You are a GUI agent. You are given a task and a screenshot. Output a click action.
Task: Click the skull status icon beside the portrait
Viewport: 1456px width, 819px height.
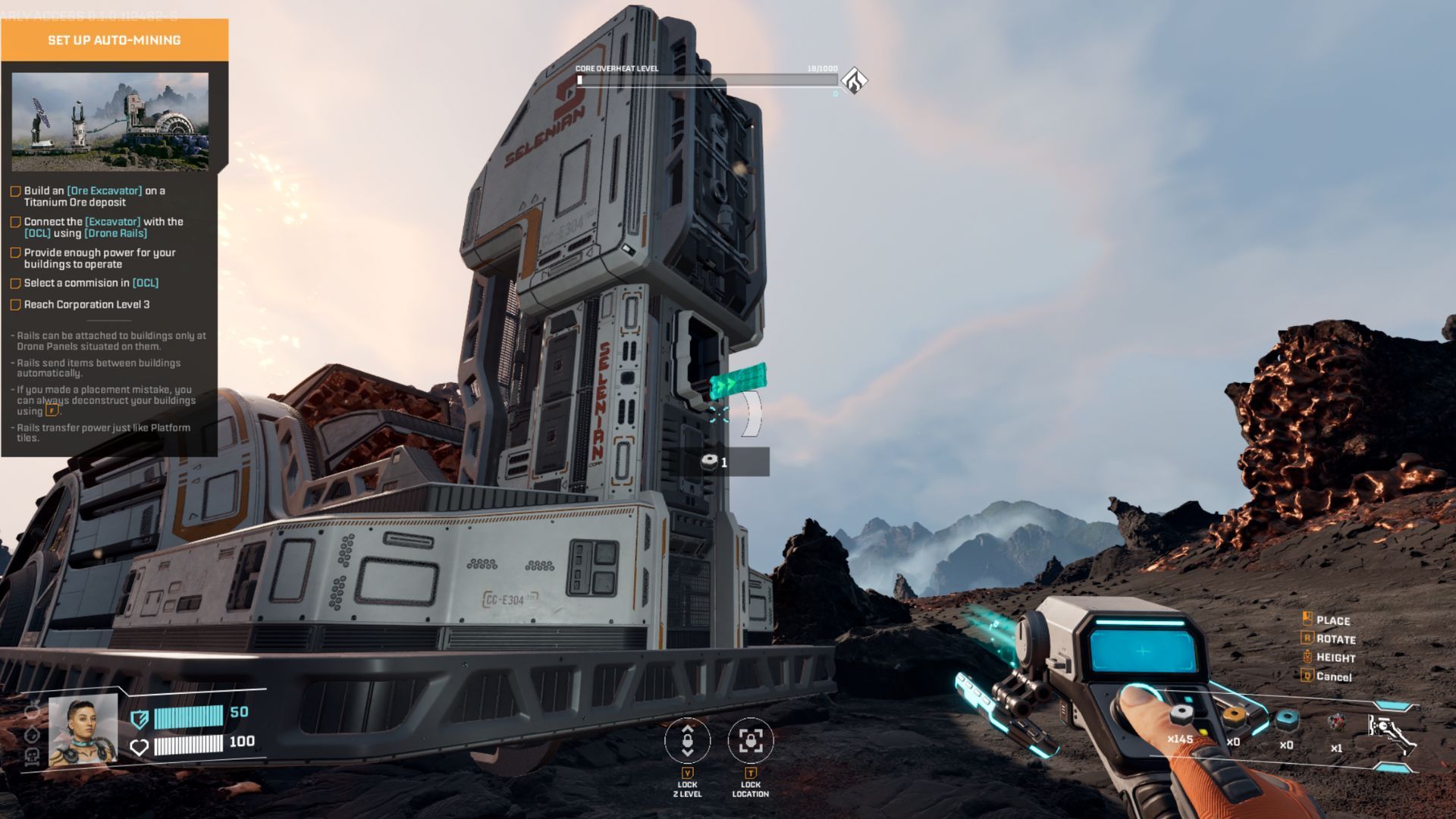pyautogui.click(x=33, y=756)
